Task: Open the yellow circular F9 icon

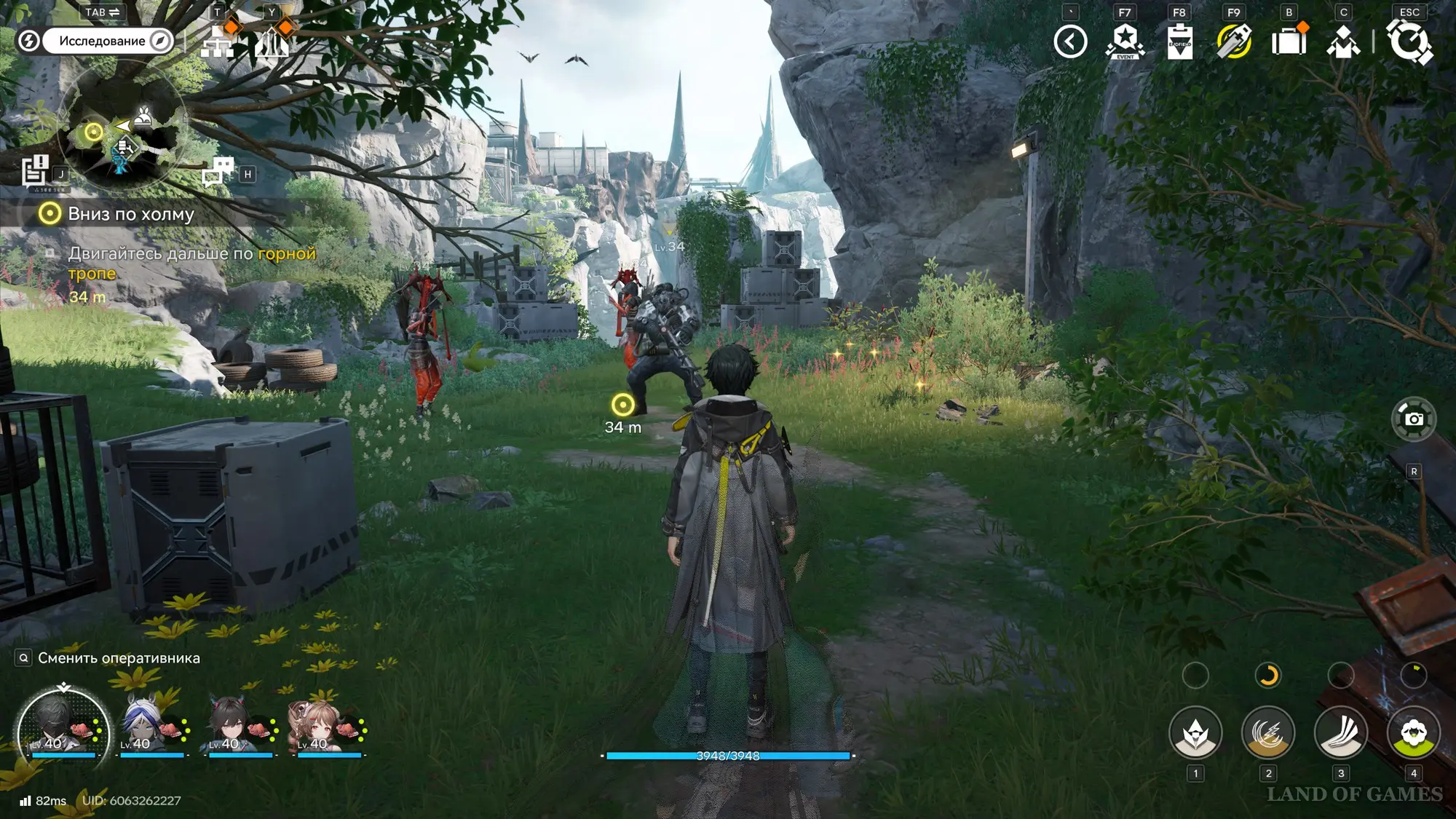Action: (1234, 41)
